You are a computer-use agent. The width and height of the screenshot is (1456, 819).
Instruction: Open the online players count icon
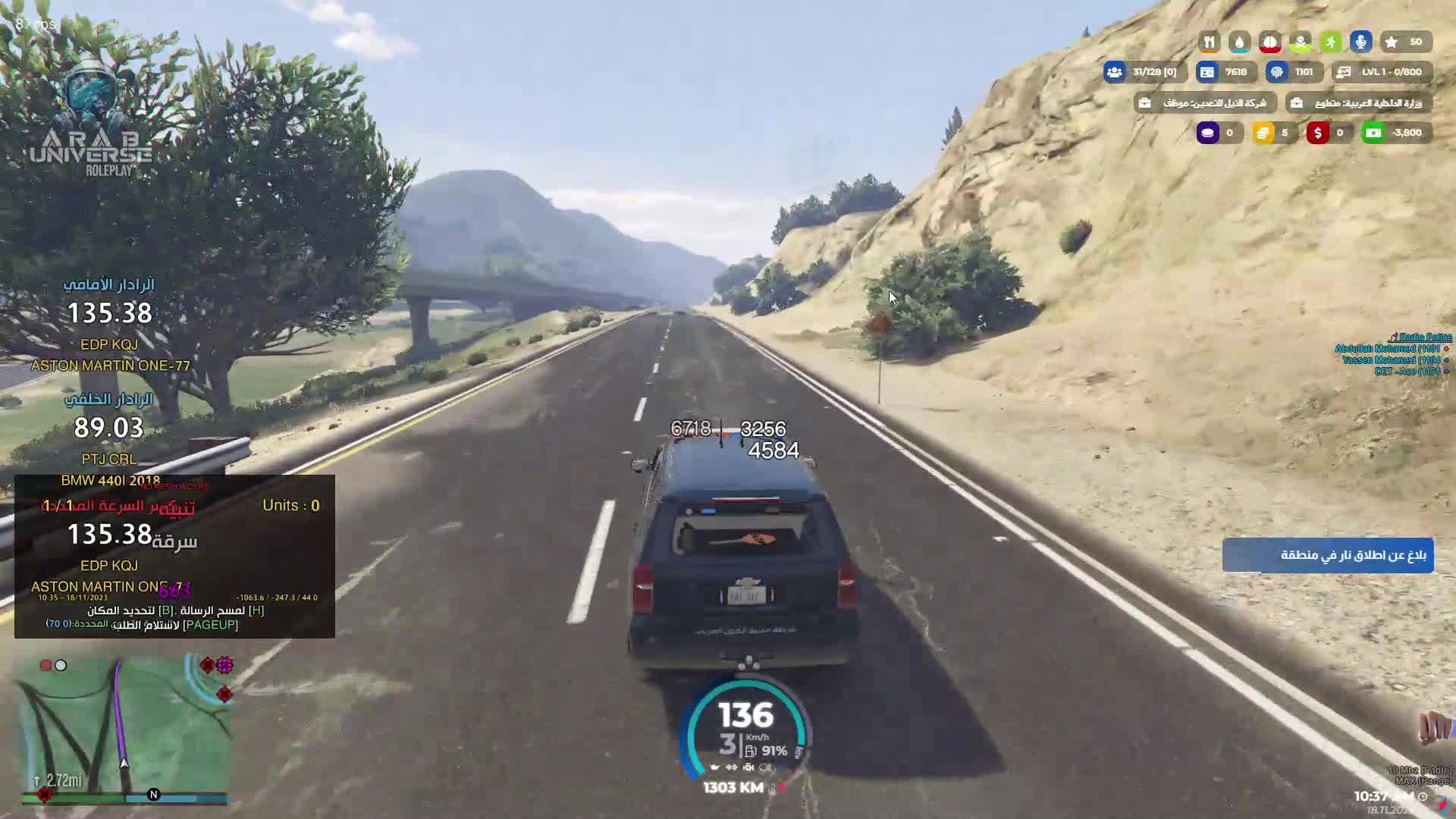[1114, 72]
